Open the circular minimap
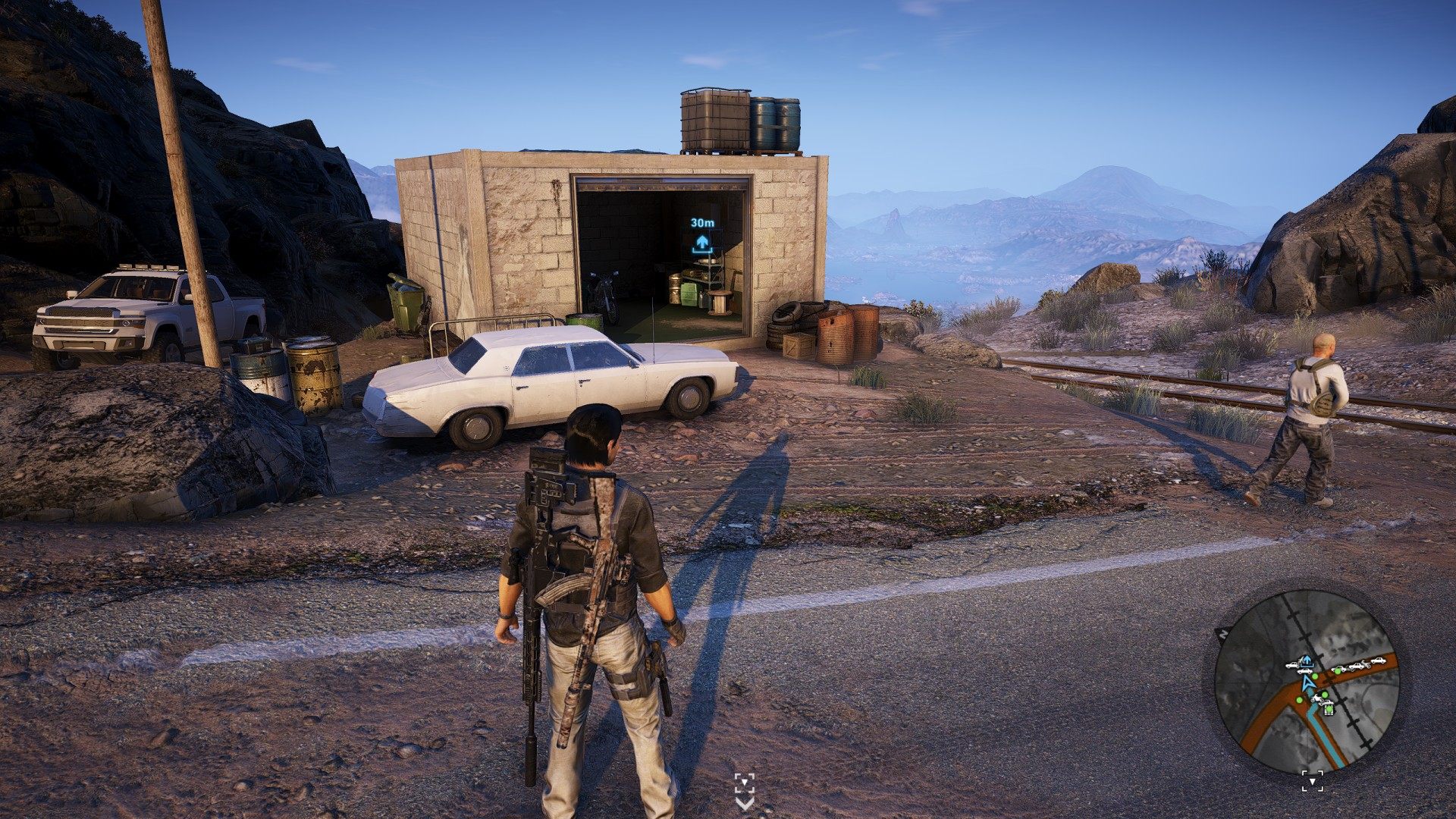This screenshot has height=819, width=1456. tap(1306, 681)
